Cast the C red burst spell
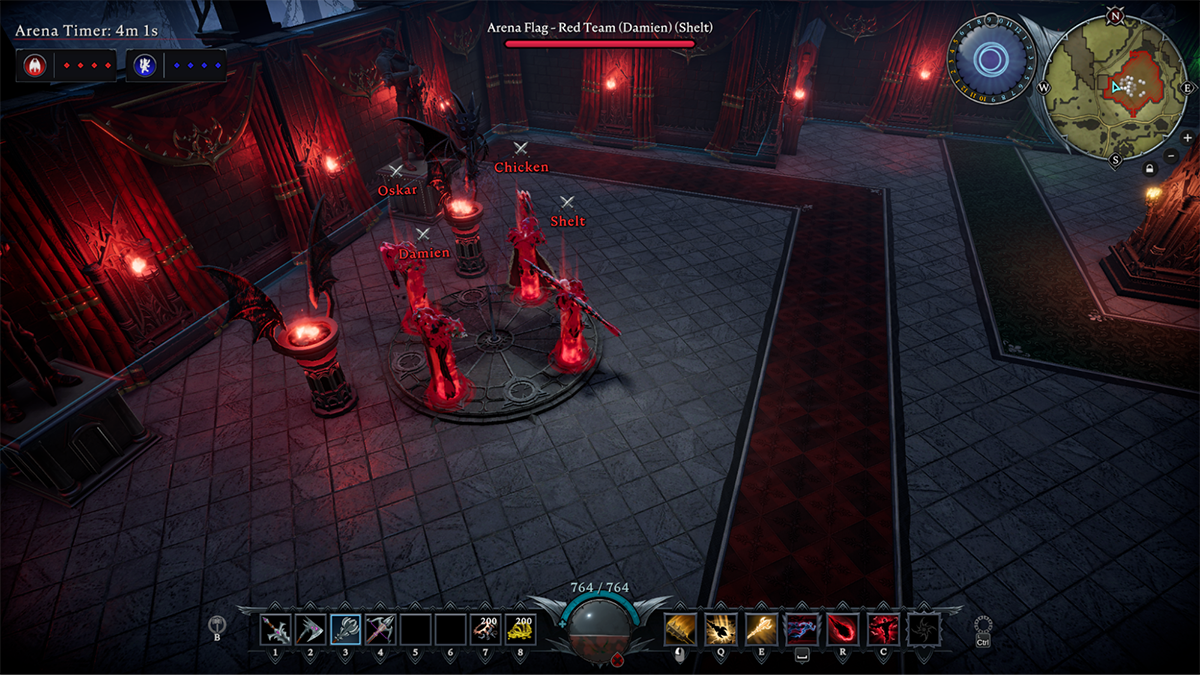 pyautogui.click(x=883, y=629)
